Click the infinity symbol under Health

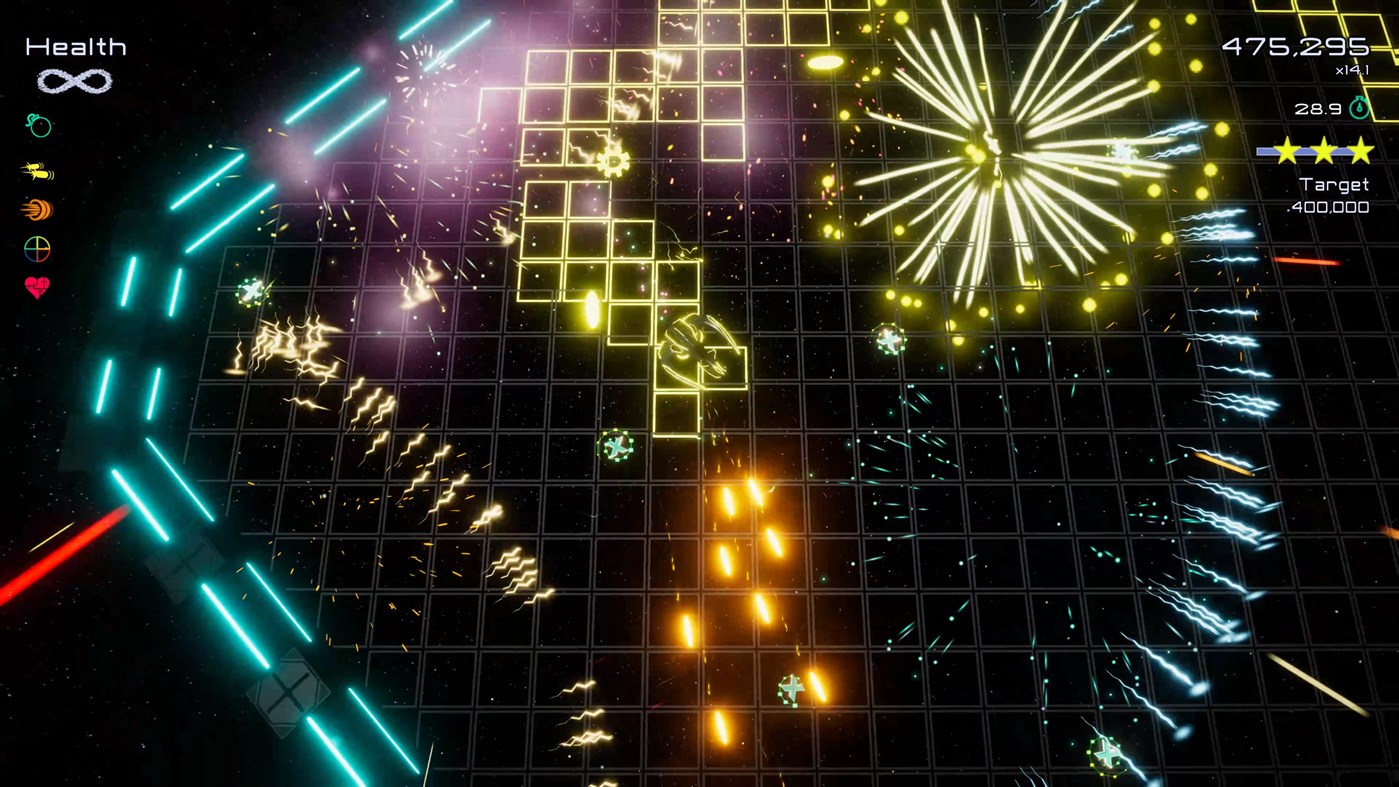[x=74, y=81]
